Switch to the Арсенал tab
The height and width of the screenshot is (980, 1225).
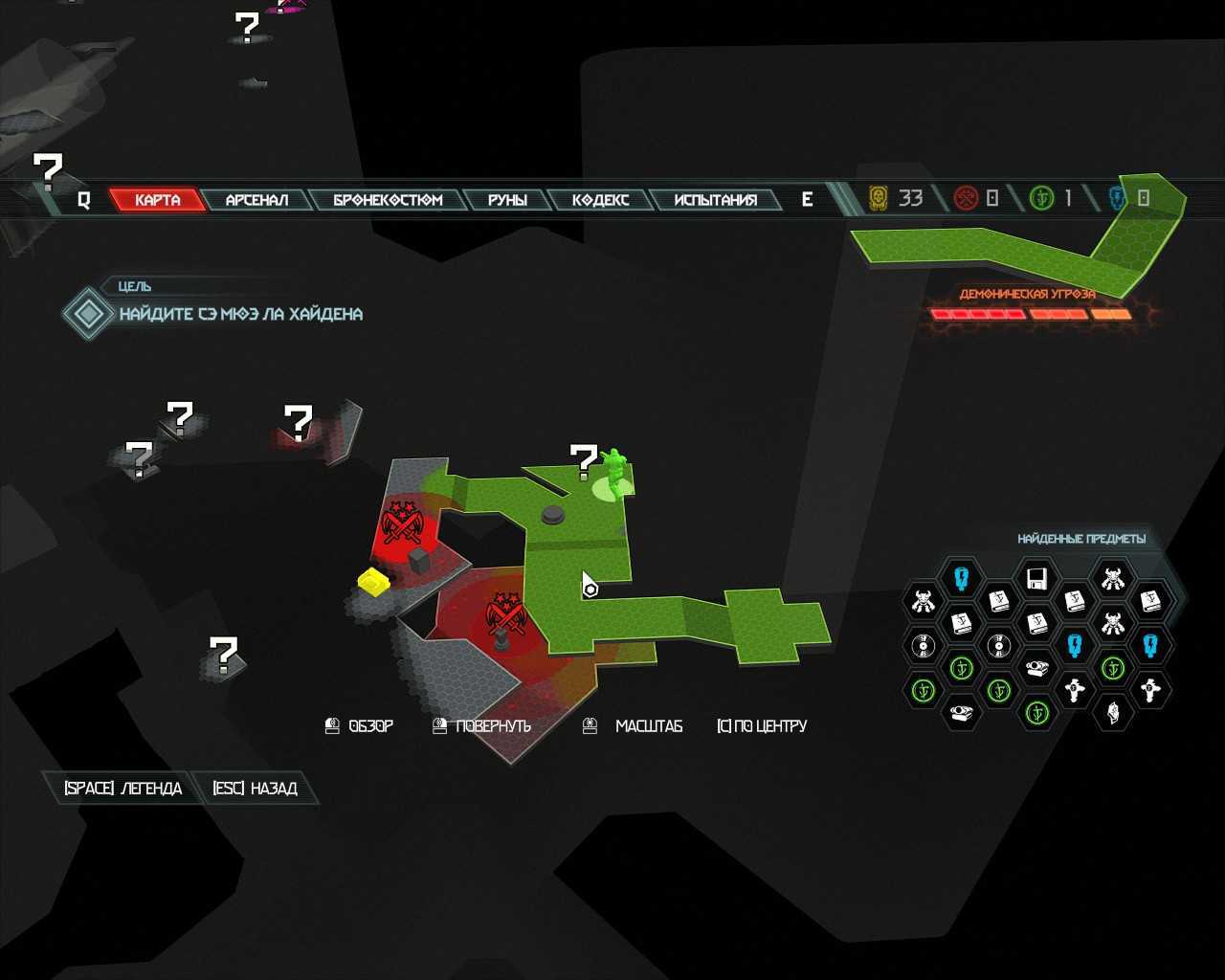(256, 200)
